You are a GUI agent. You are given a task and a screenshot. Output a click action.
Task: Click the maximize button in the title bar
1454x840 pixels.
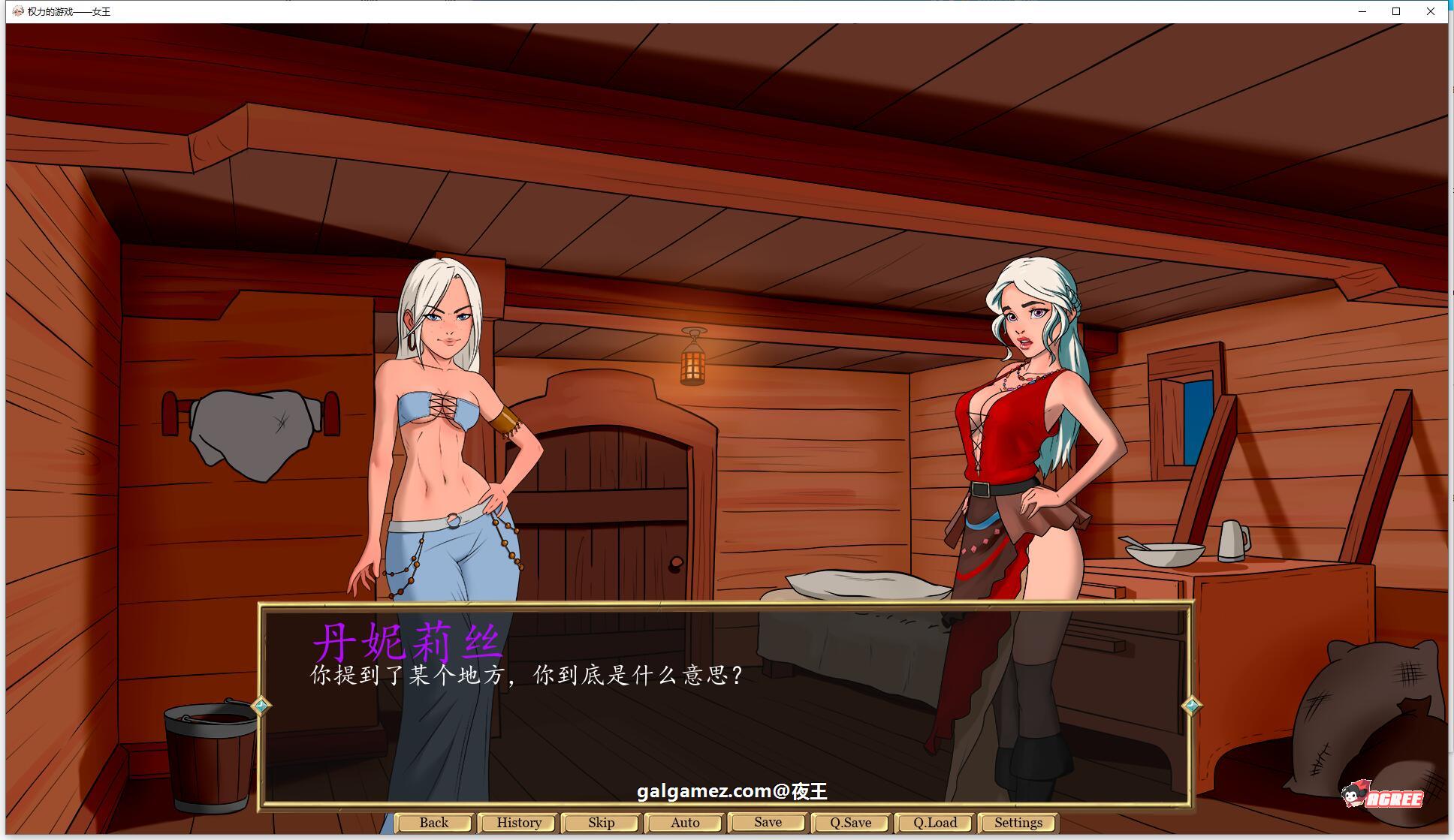tap(1396, 11)
